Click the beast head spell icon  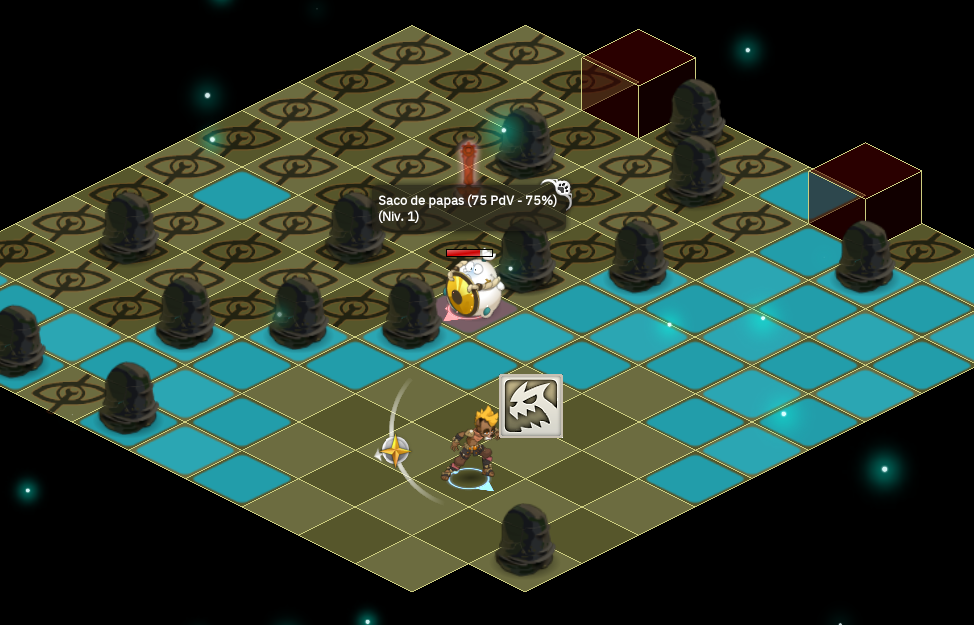tap(530, 406)
